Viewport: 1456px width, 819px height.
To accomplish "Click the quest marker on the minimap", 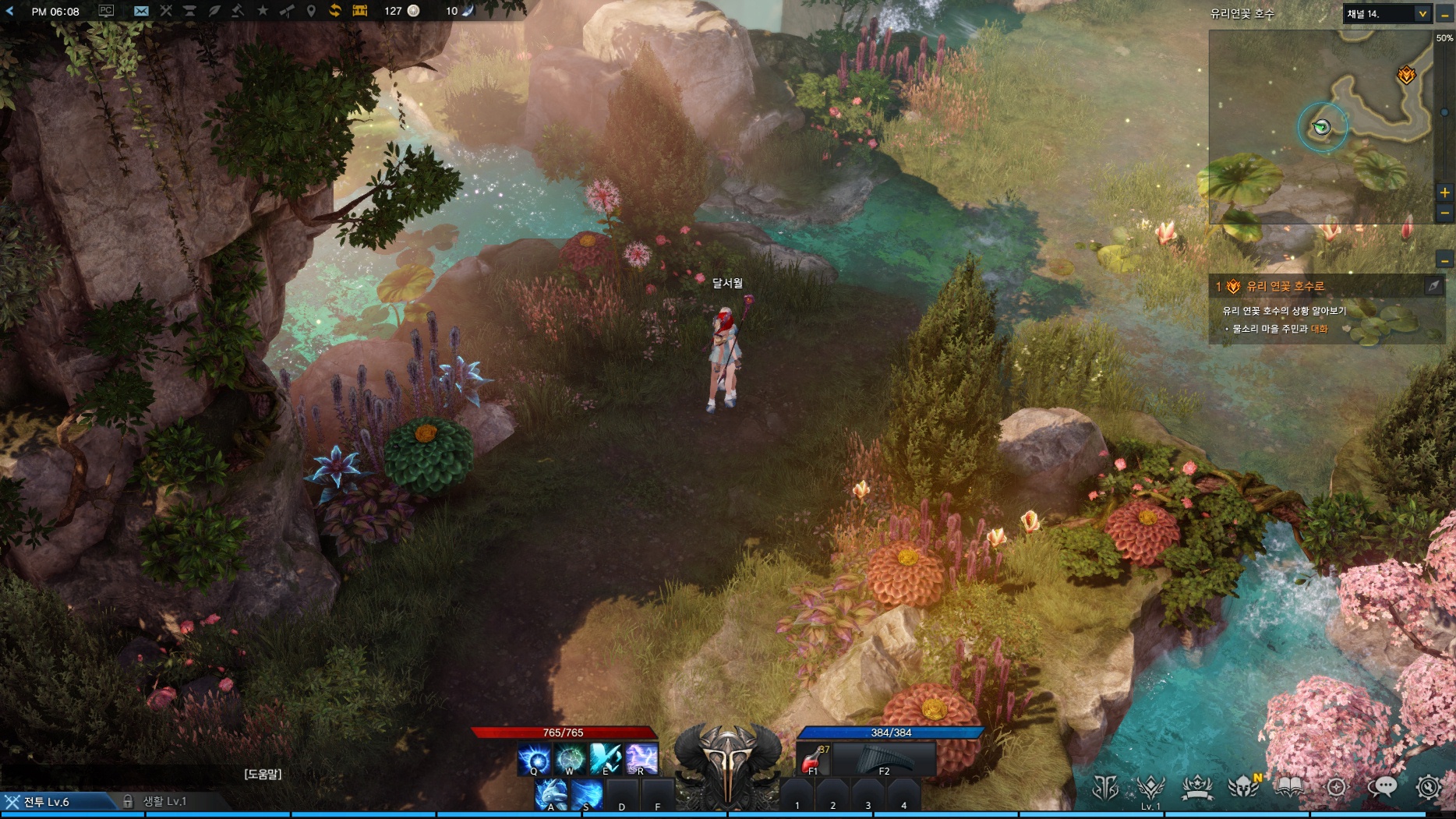I will [1406, 75].
